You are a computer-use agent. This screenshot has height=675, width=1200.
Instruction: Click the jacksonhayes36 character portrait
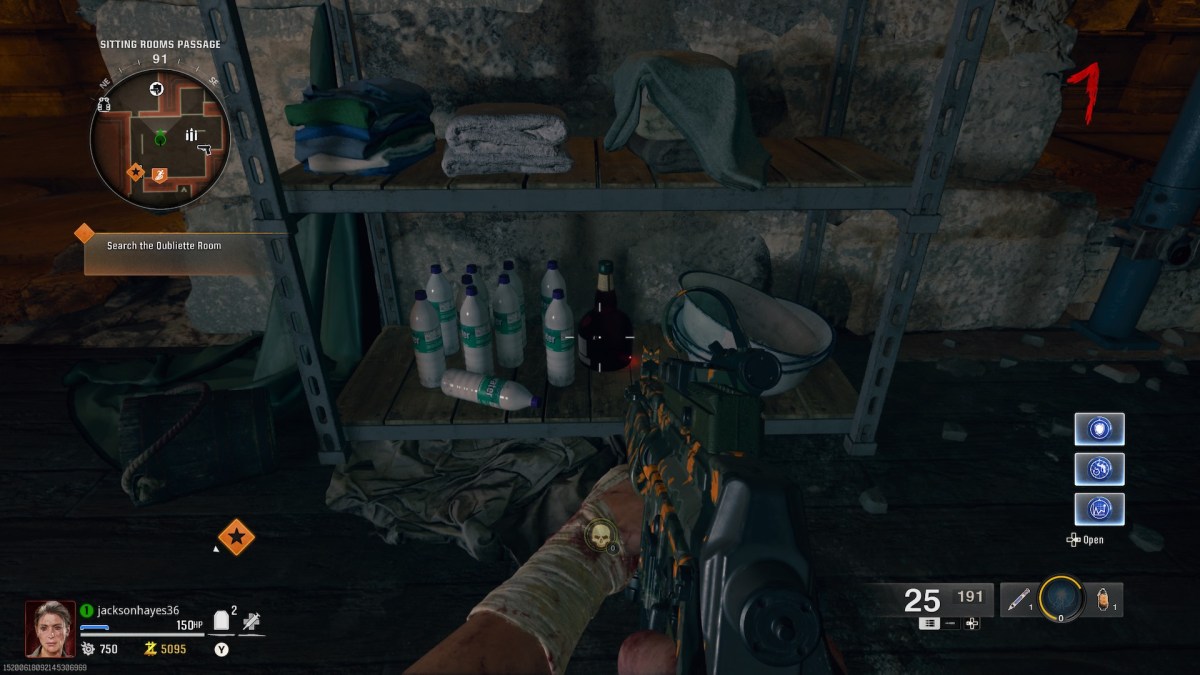50,628
